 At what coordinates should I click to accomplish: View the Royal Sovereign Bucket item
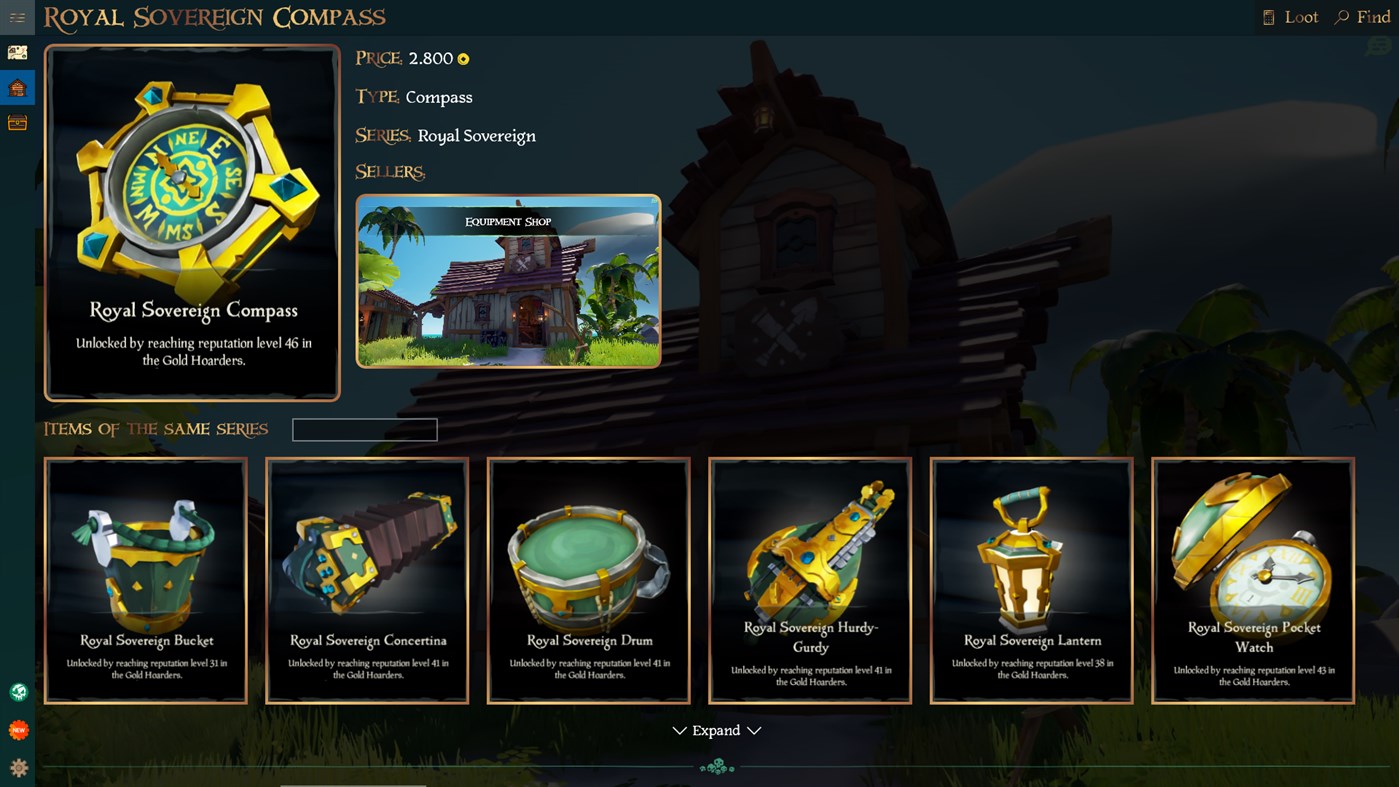[145, 580]
